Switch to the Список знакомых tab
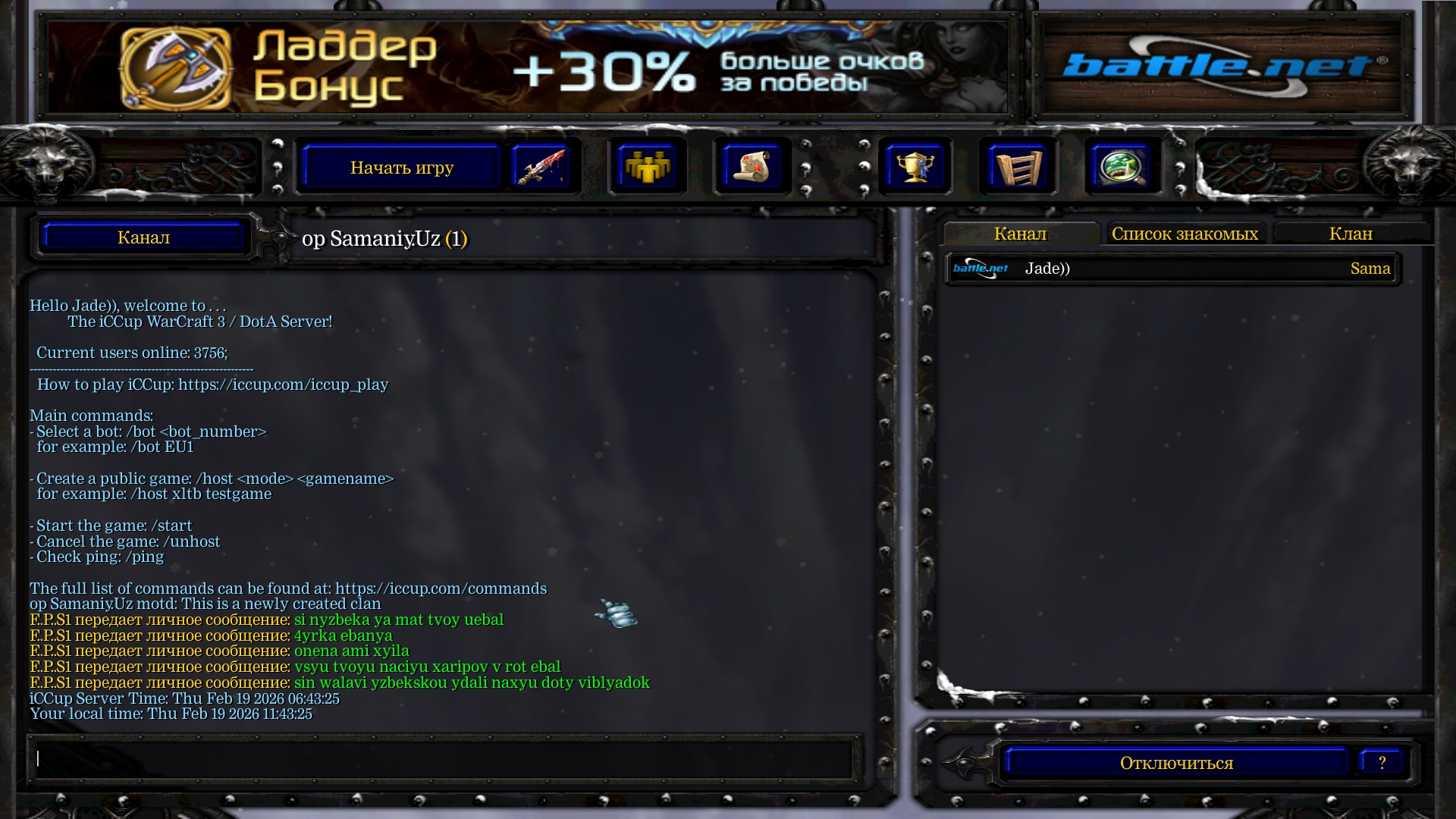1456x819 pixels. (1185, 234)
